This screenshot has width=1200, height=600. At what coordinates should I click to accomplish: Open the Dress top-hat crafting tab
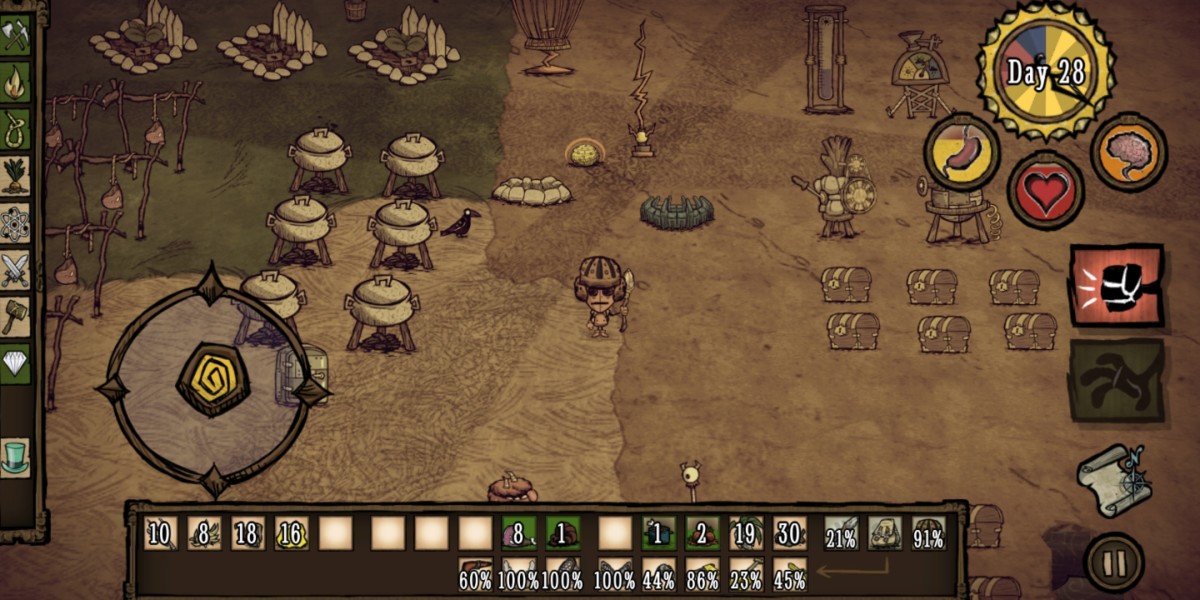click(16, 456)
